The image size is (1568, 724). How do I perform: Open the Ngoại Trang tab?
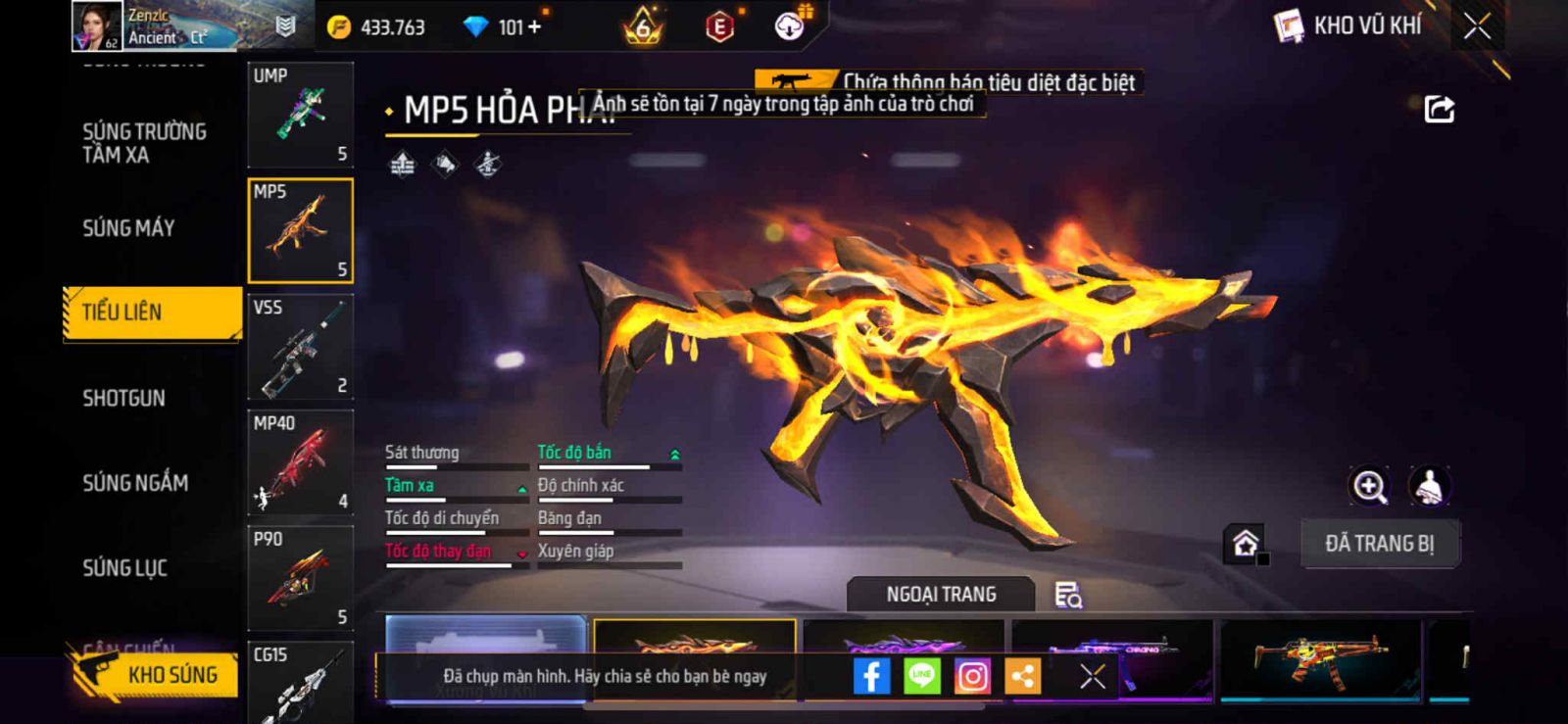click(941, 595)
